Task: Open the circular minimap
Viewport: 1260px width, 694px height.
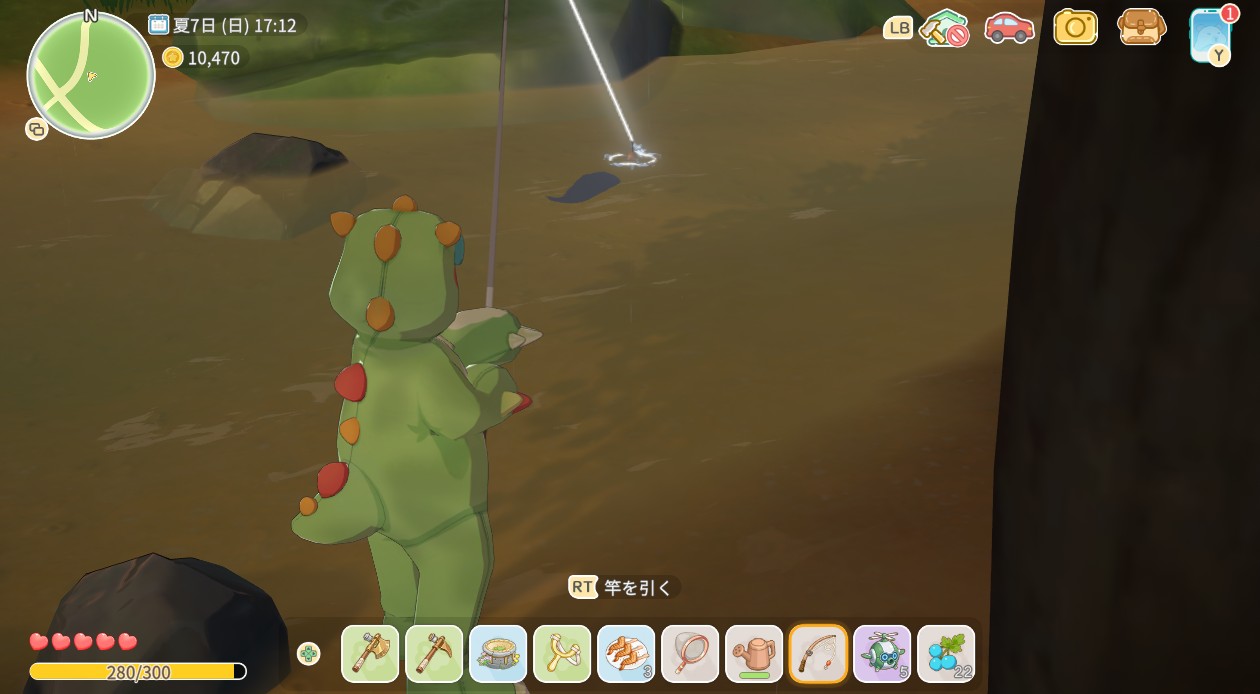Action: pyautogui.click(x=91, y=76)
